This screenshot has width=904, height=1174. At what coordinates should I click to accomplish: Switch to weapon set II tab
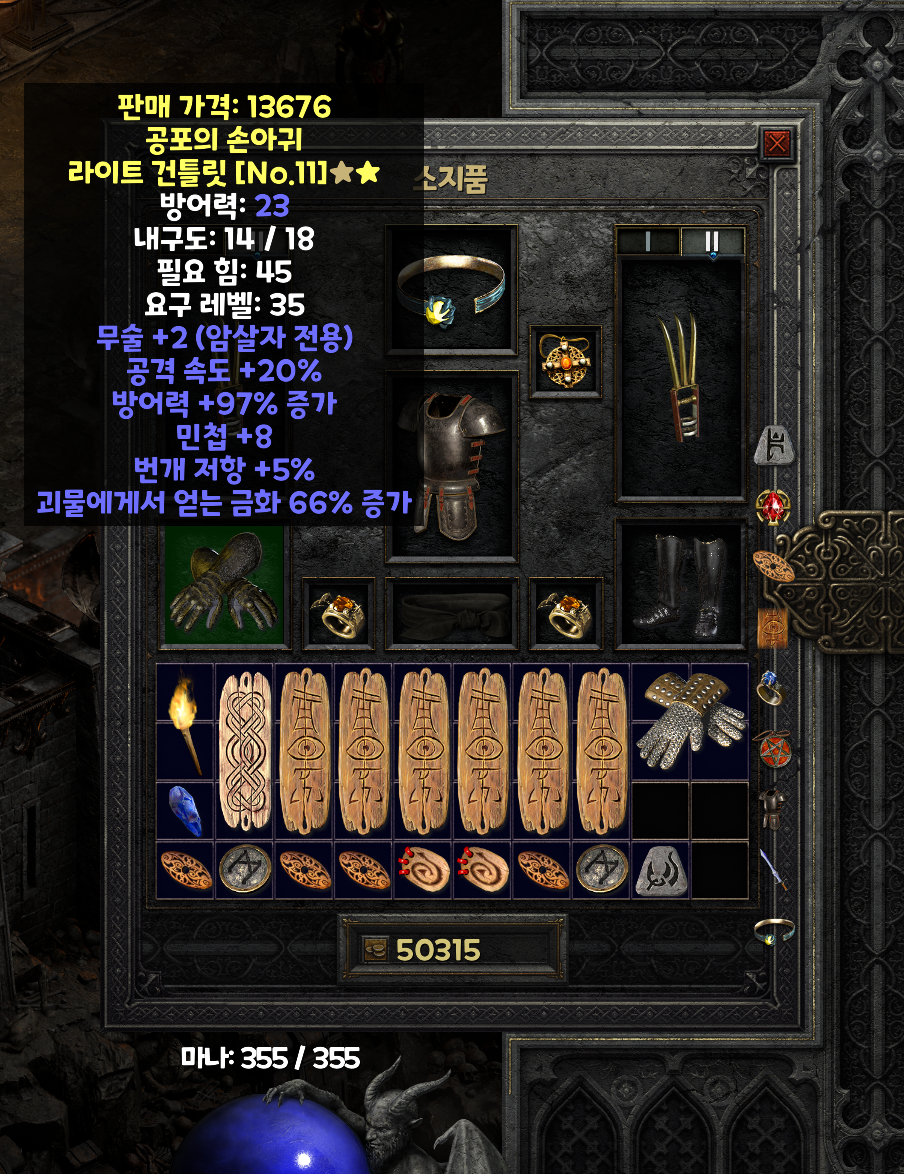click(x=712, y=241)
